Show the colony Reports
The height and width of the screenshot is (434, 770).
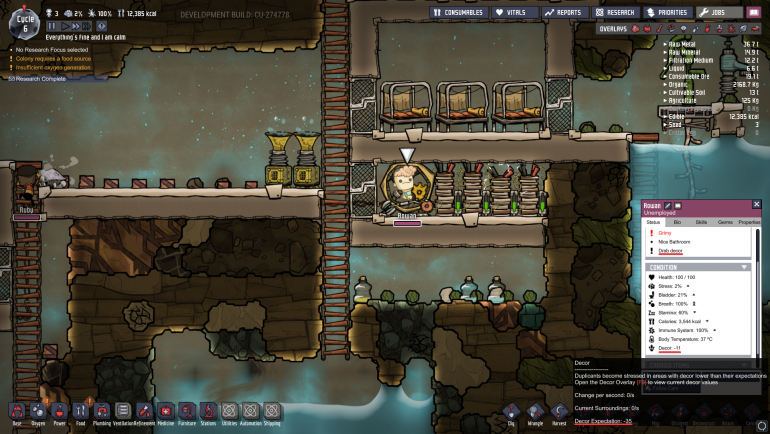click(563, 12)
